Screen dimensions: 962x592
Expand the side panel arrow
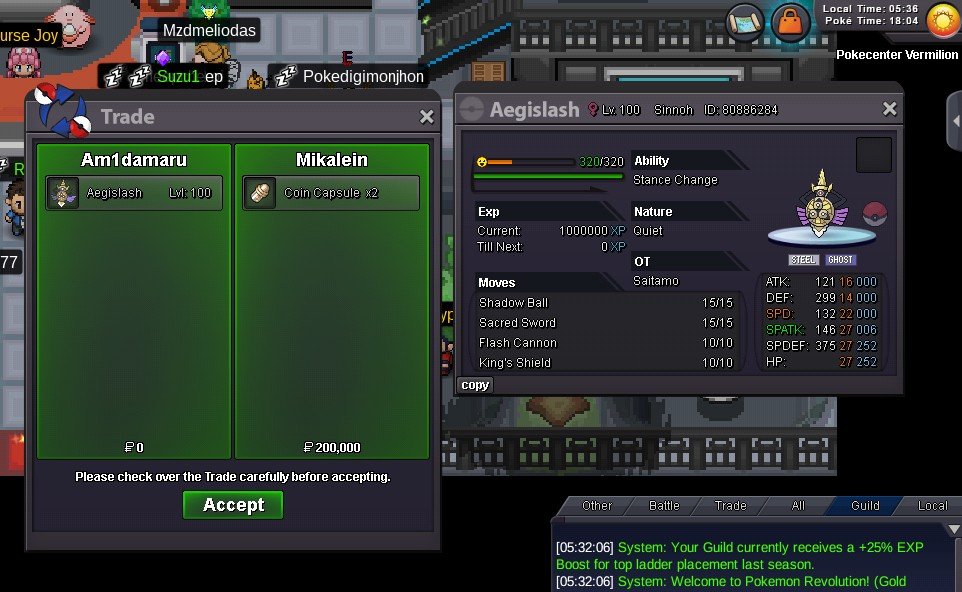tap(954, 119)
